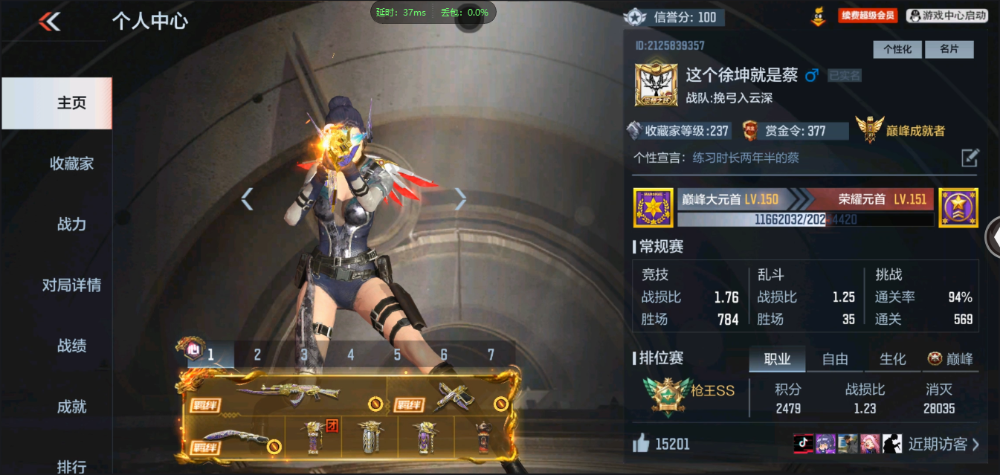The height and width of the screenshot is (475, 1000).
Task: Go back with the double-arrow button
Action: (49, 21)
